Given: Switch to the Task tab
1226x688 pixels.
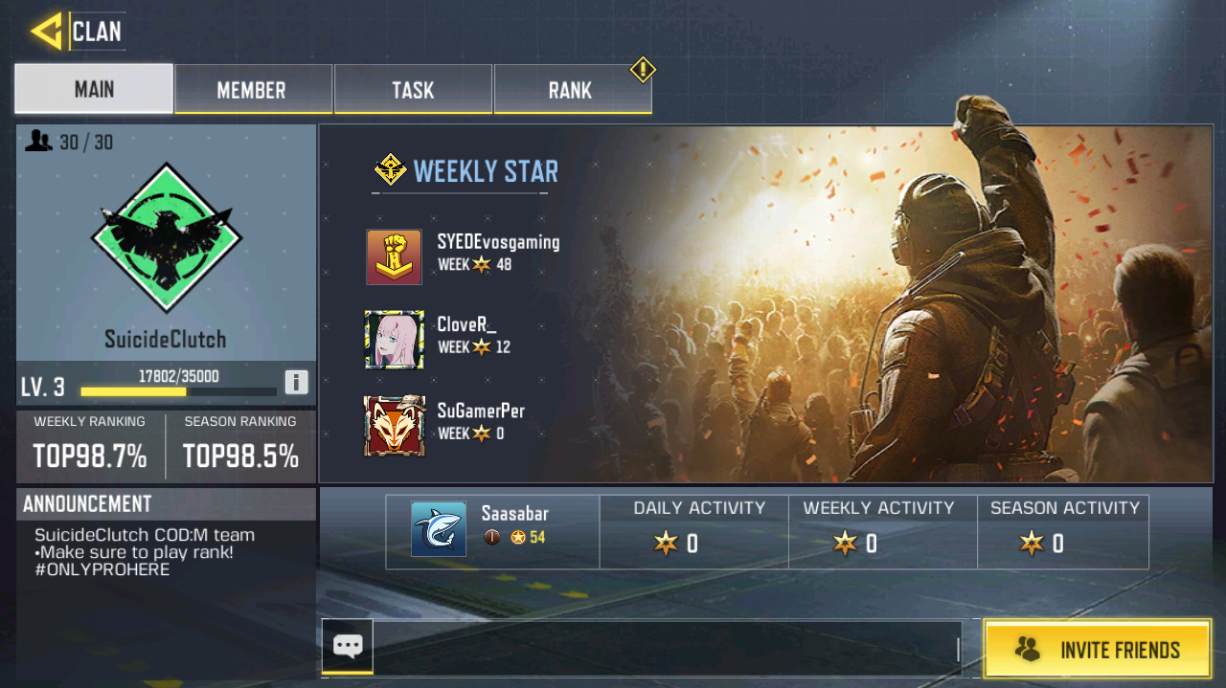Looking at the screenshot, I should (412, 90).
